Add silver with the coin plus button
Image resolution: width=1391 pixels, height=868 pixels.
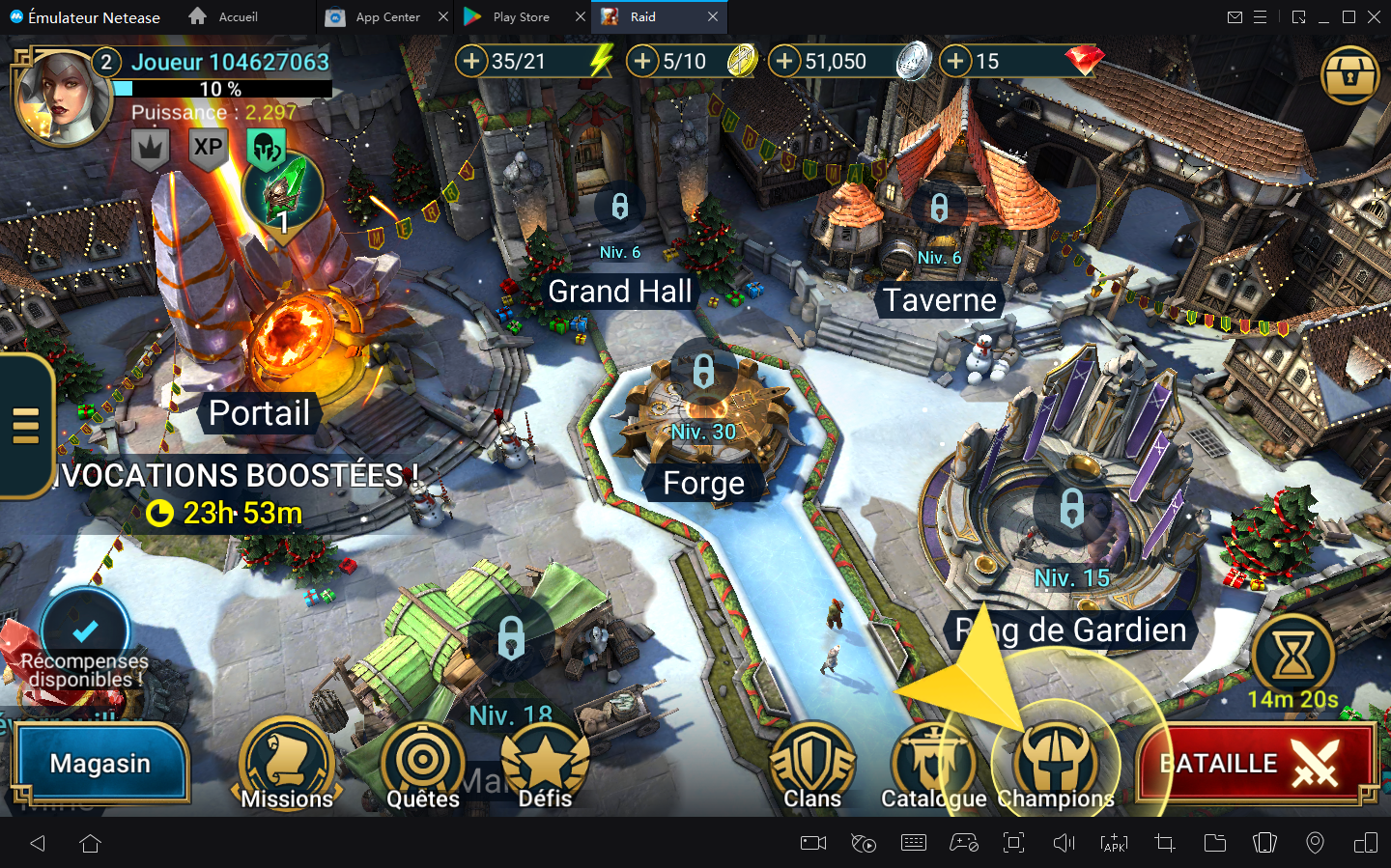click(784, 62)
